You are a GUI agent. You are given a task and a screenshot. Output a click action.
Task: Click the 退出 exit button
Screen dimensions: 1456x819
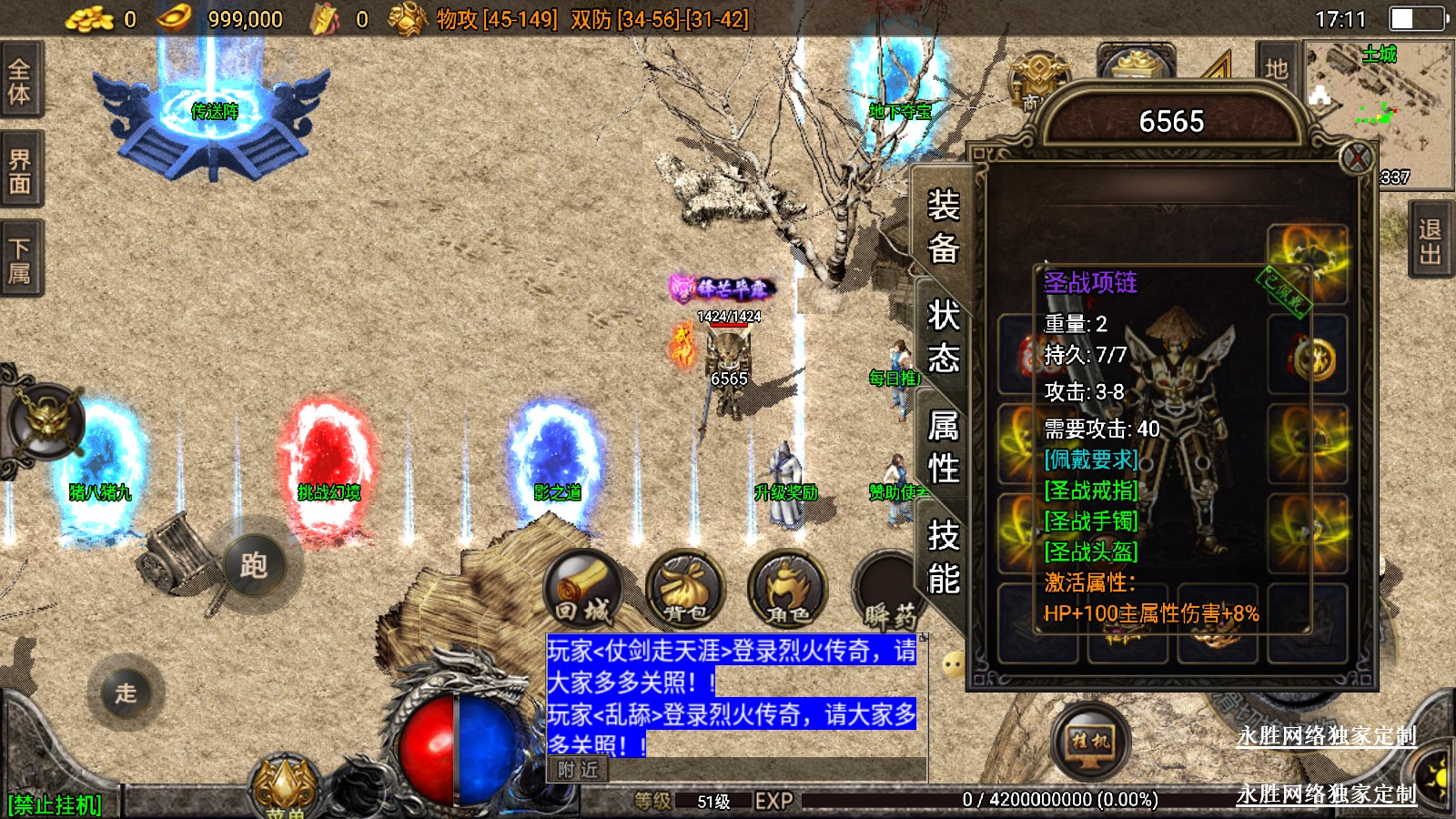1431,241
